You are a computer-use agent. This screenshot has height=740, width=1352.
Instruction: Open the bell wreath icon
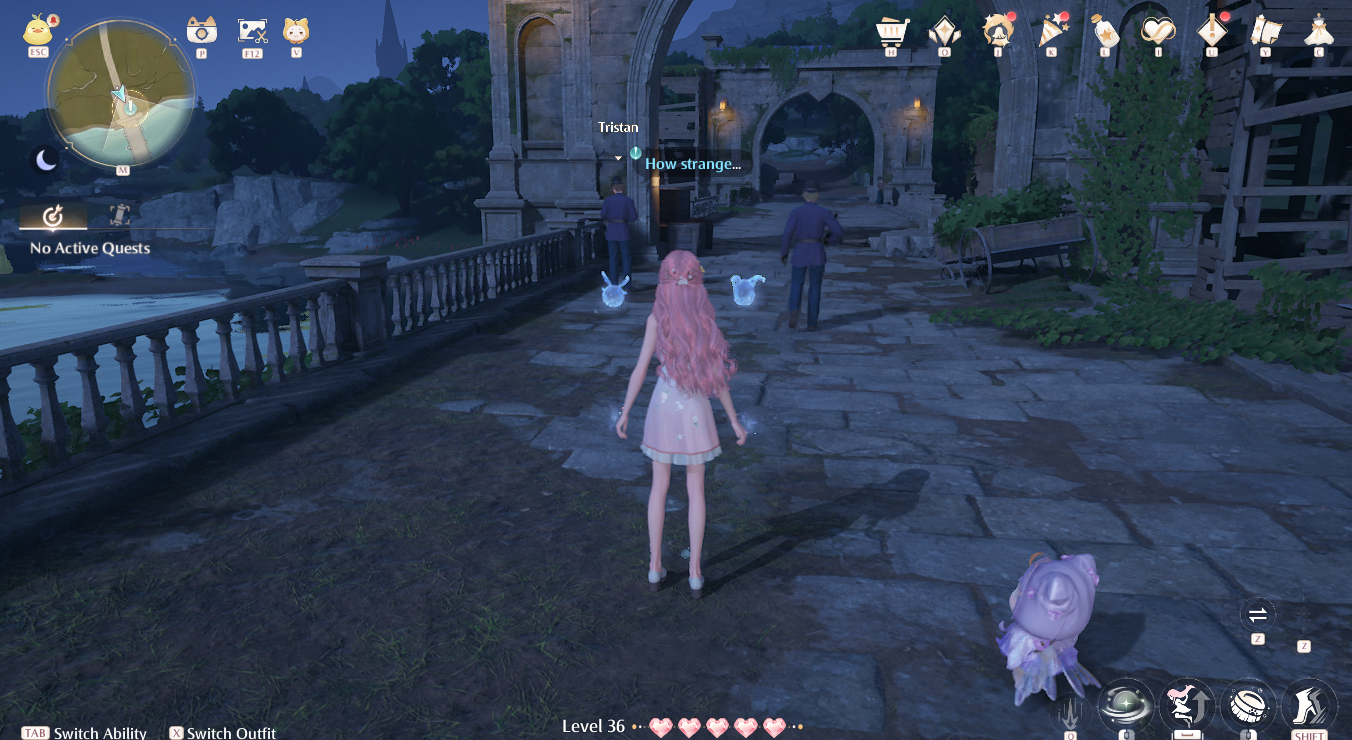coord(997,30)
